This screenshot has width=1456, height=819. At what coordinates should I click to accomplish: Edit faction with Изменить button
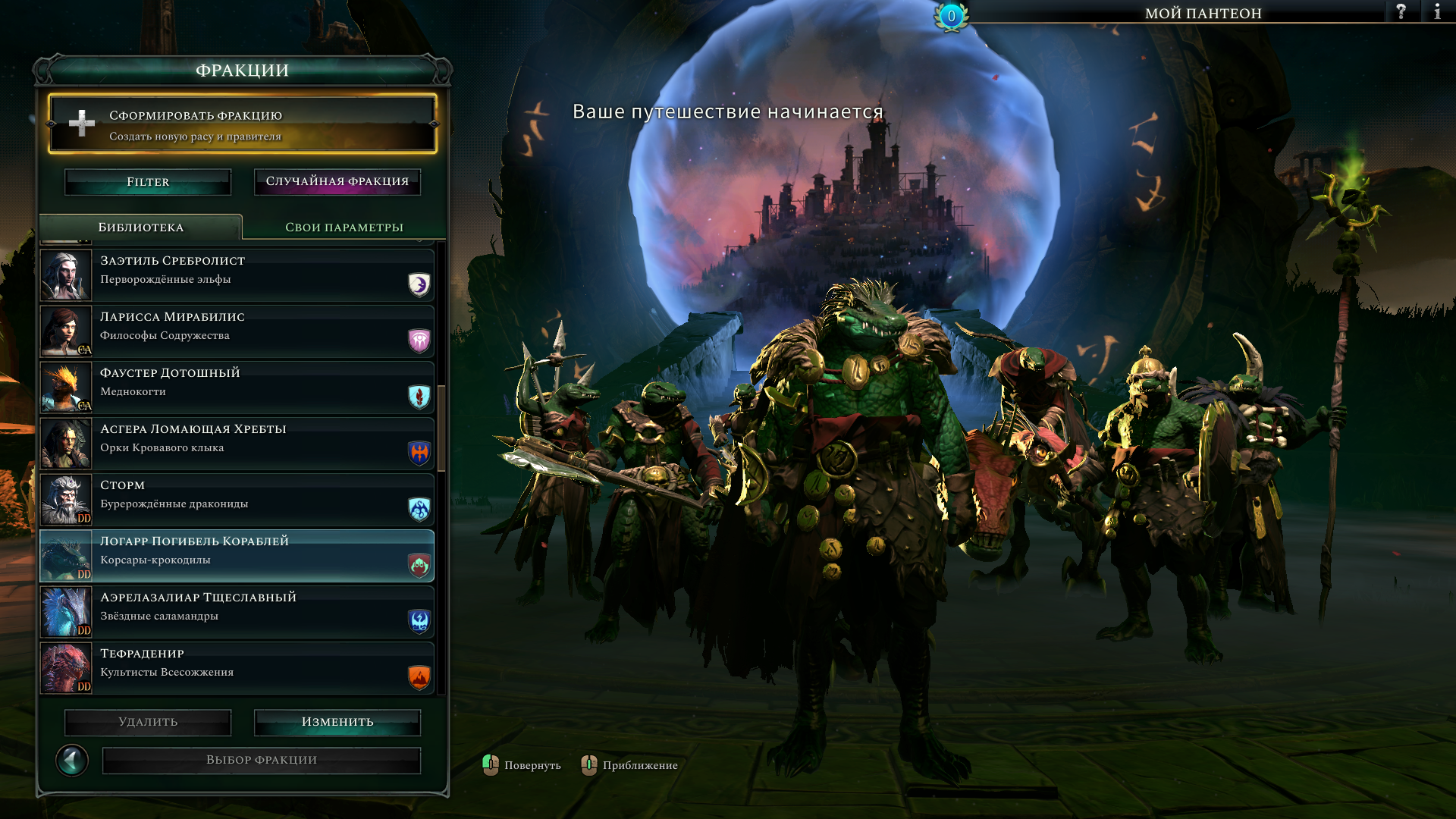point(337,722)
